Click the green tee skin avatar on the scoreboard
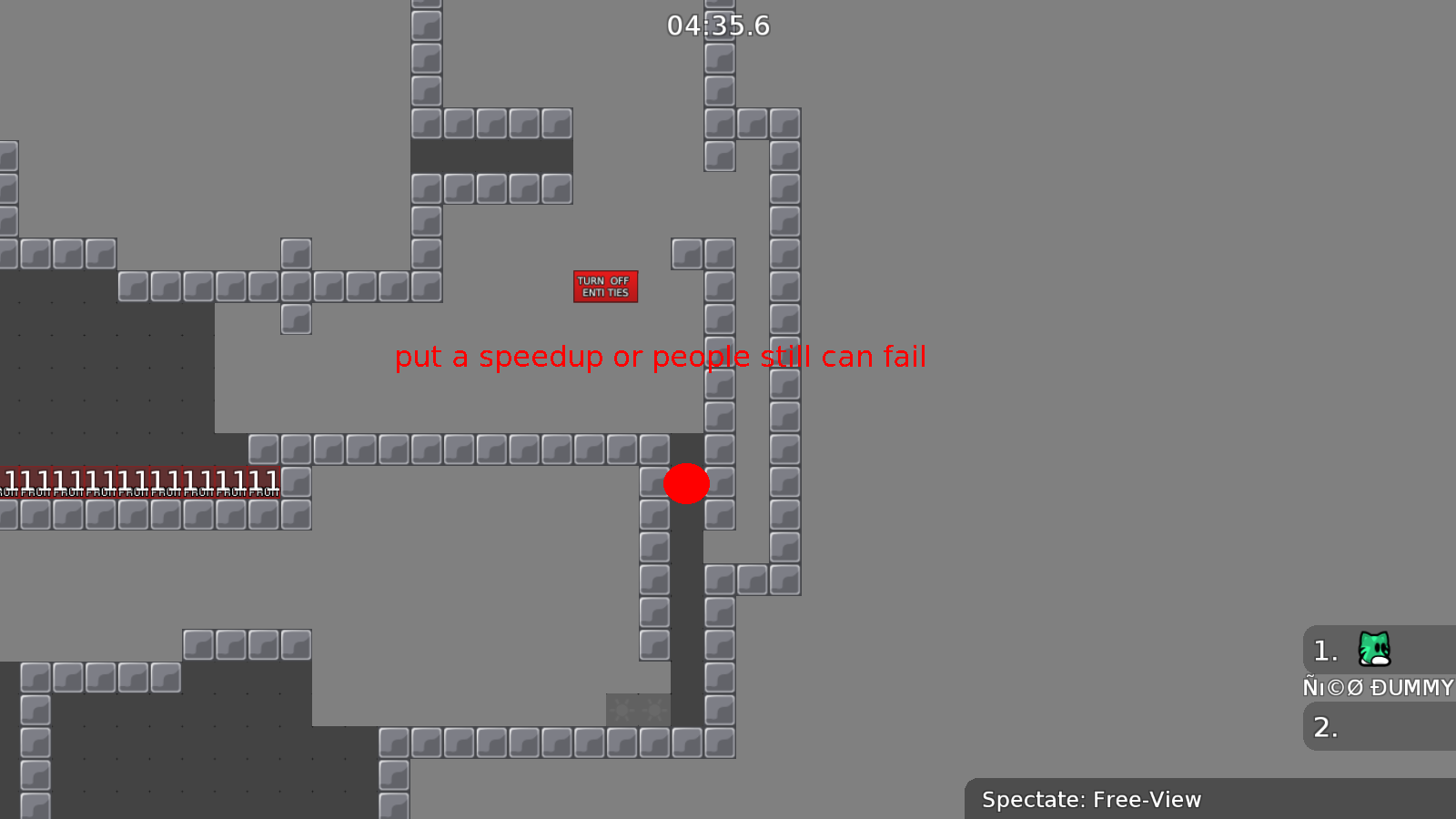This screenshot has height=819, width=1456. 1374,650
